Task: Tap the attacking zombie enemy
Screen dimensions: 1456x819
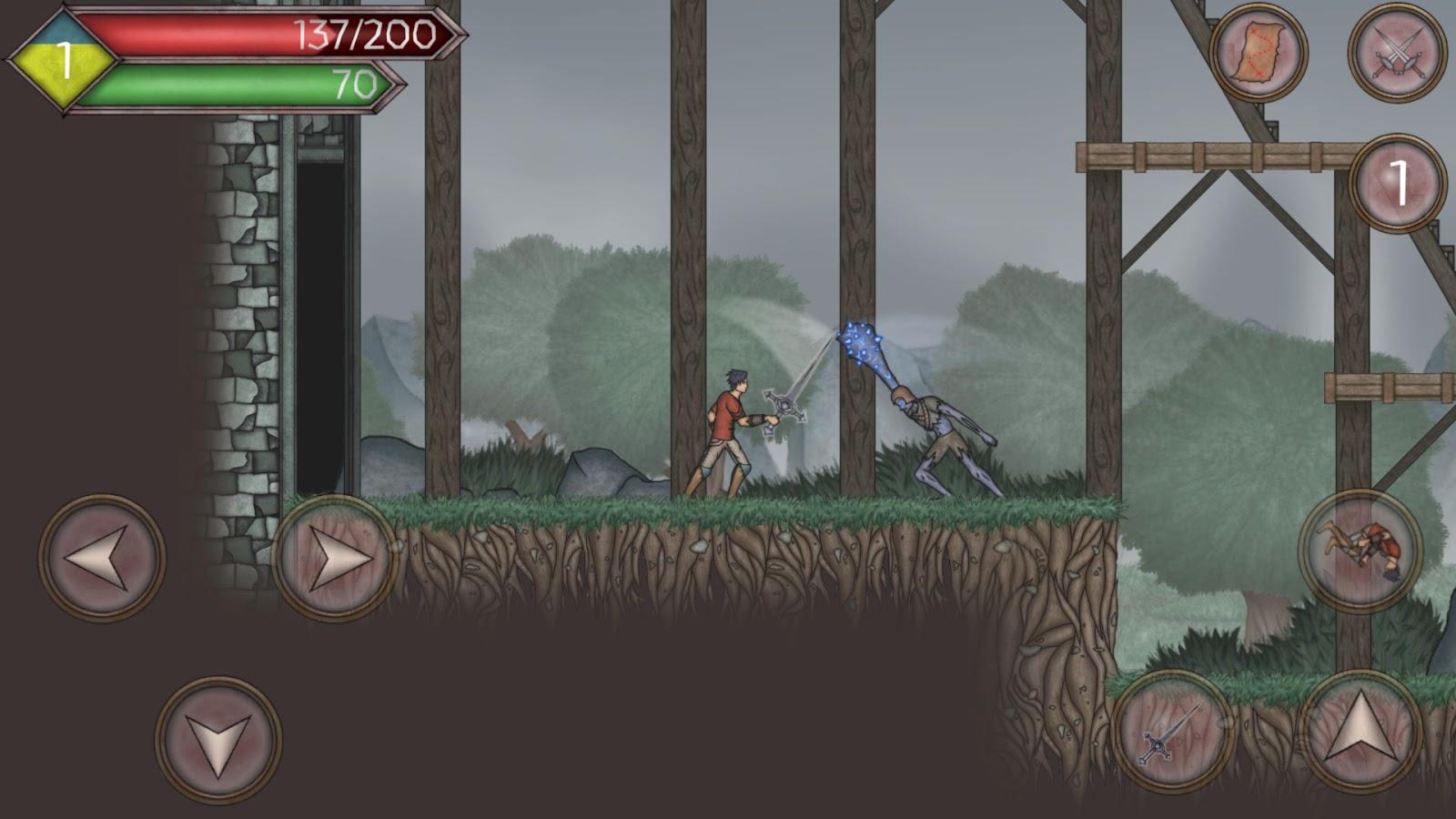Action: click(x=937, y=428)
